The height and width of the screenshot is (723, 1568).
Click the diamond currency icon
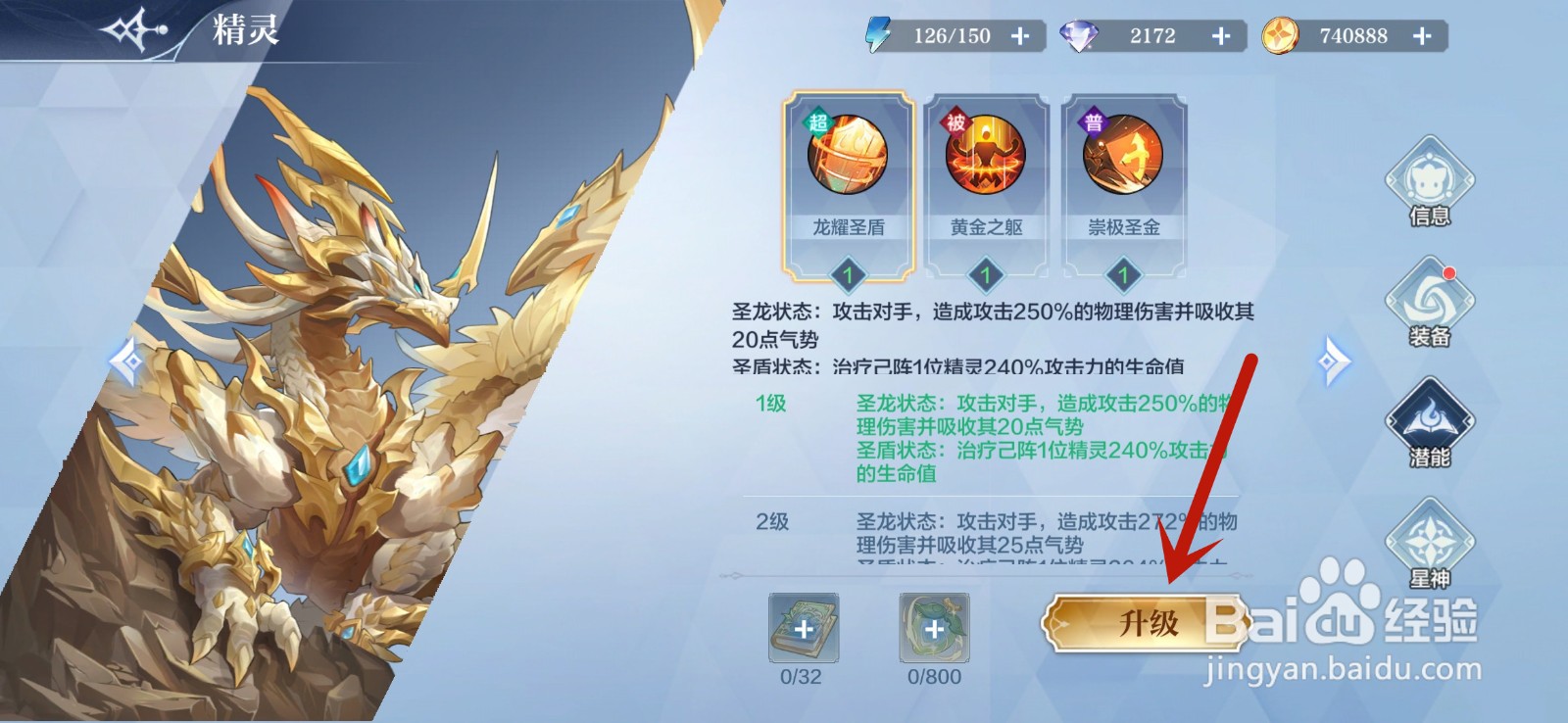pos(1081,35)
